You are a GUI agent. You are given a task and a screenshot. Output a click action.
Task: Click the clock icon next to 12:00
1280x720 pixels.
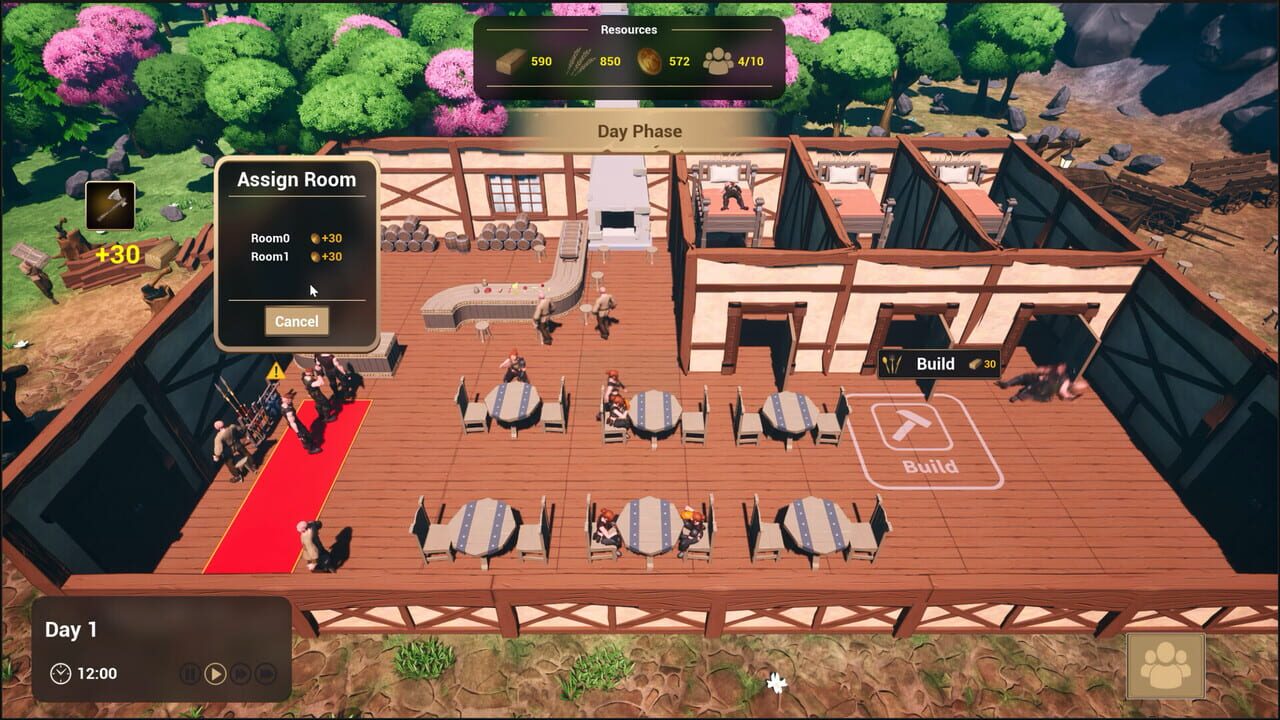point(62,673)
